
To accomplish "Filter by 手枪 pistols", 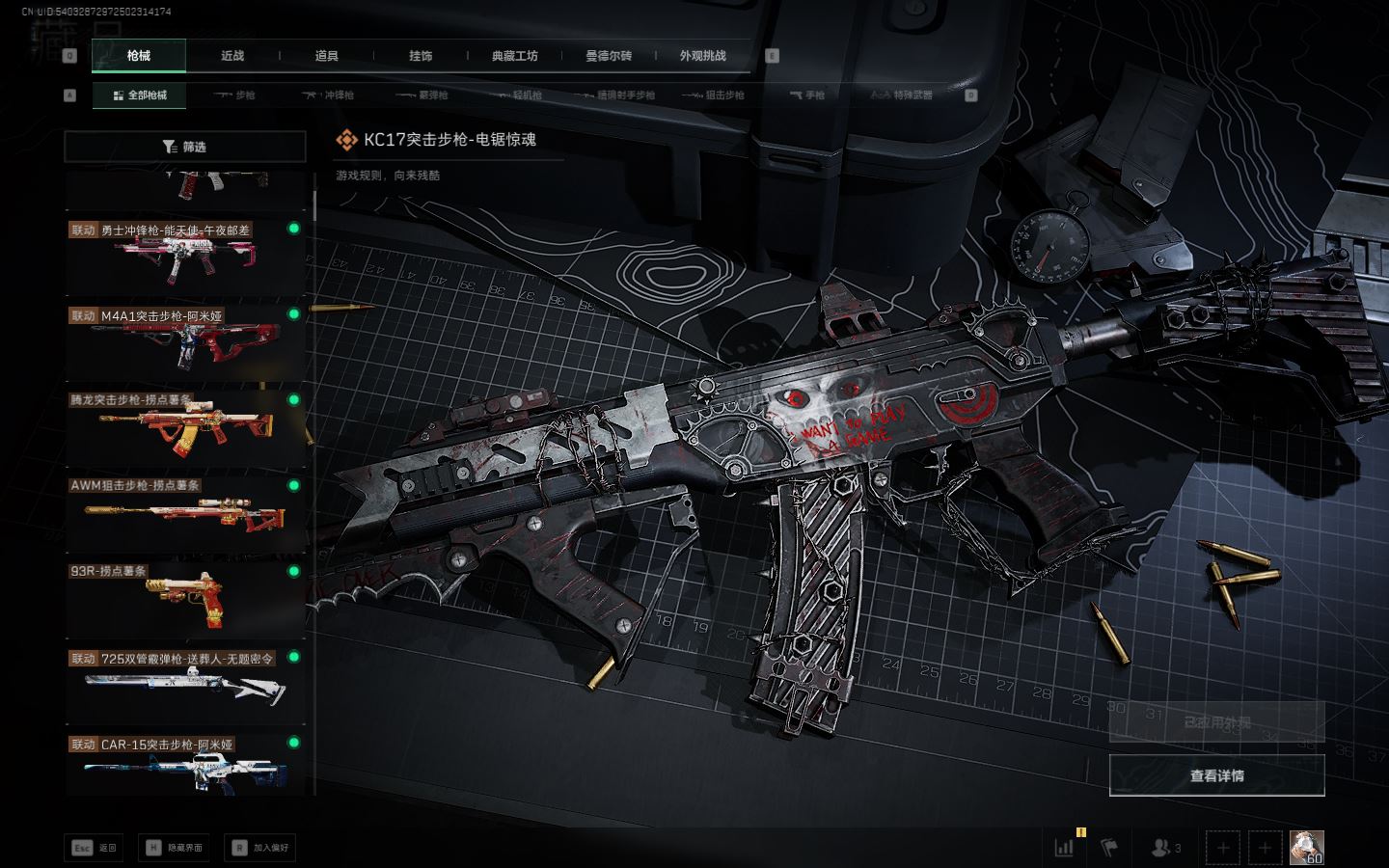I will [807, 95].
